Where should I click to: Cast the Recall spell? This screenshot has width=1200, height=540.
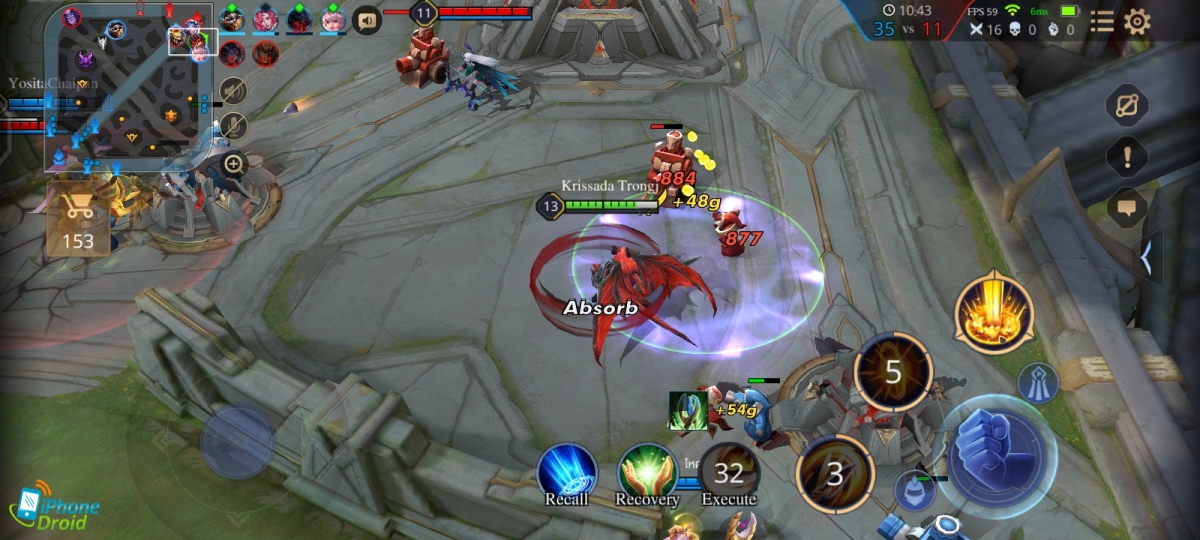567,474
